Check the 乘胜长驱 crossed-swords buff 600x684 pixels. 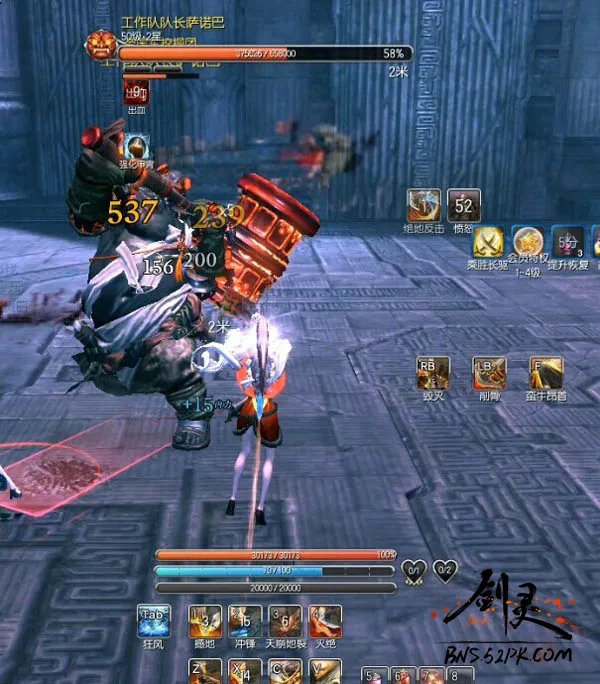pos(488,242)
